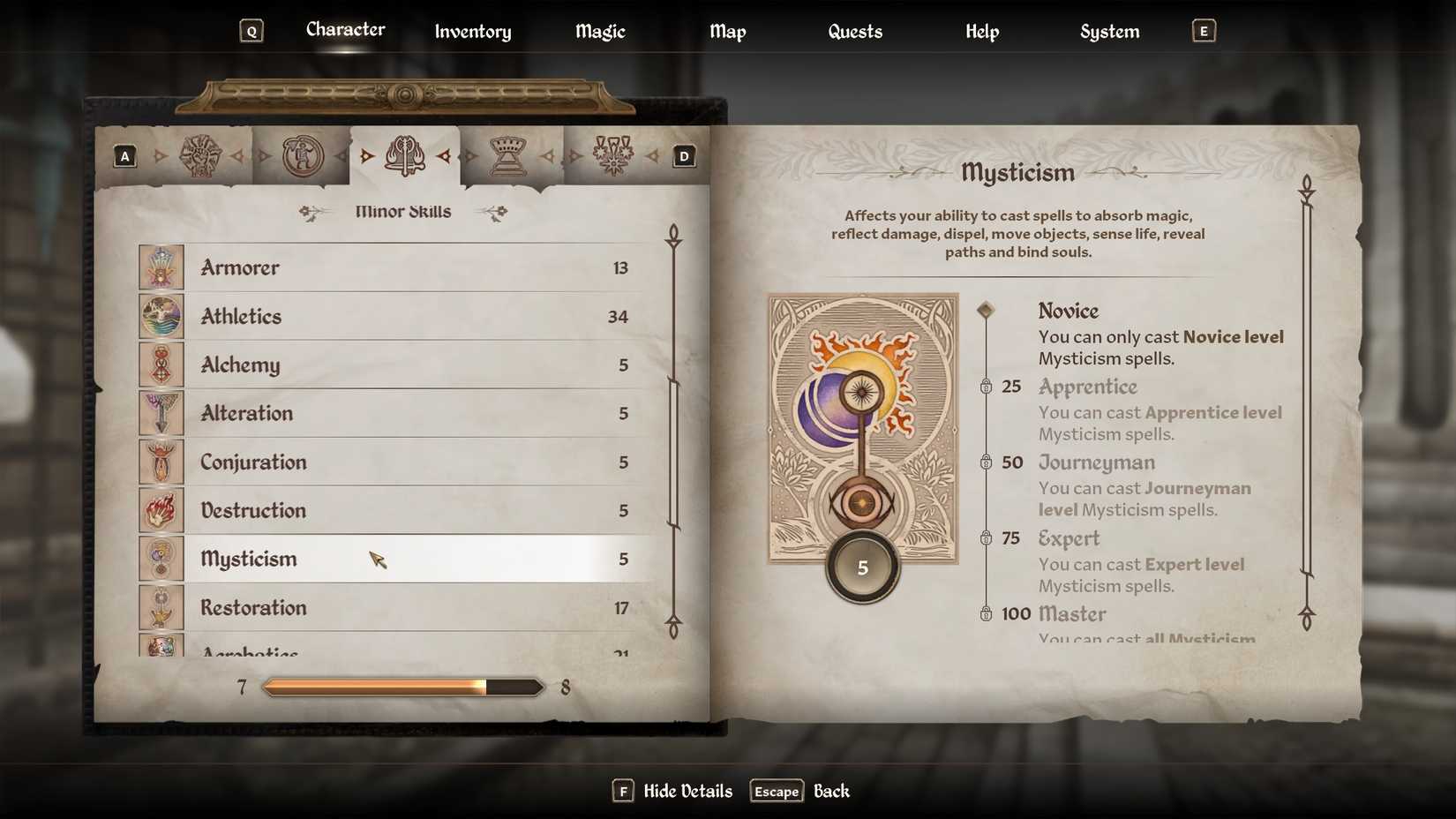Click the Restoration skill icon

tap(161, 607)
